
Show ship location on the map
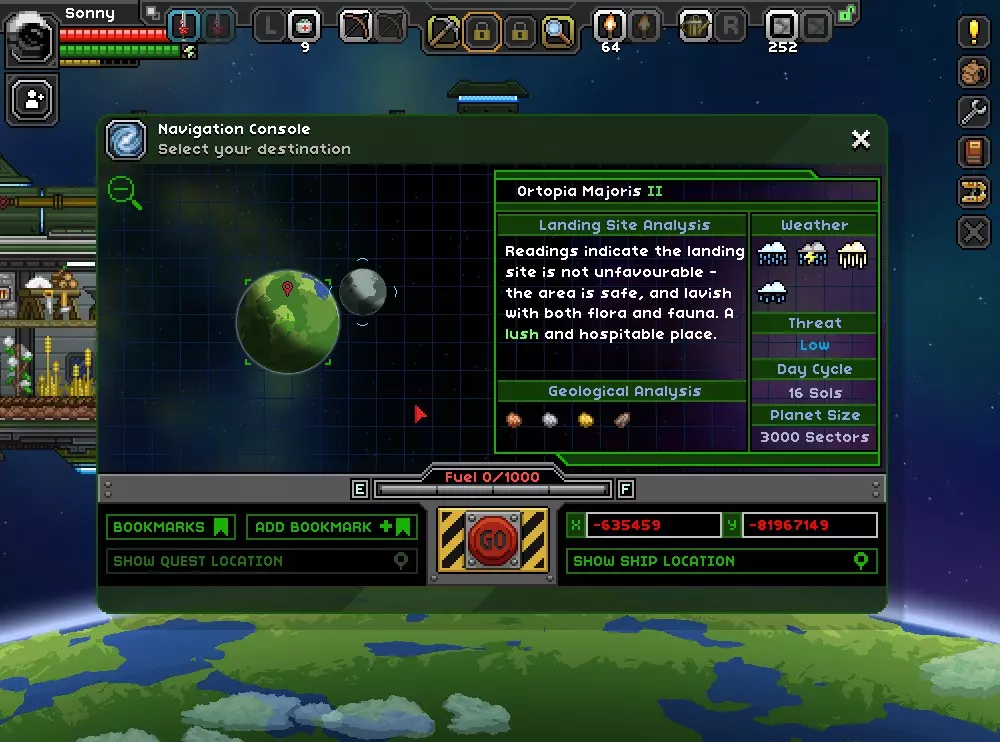[x=721, y=561]
